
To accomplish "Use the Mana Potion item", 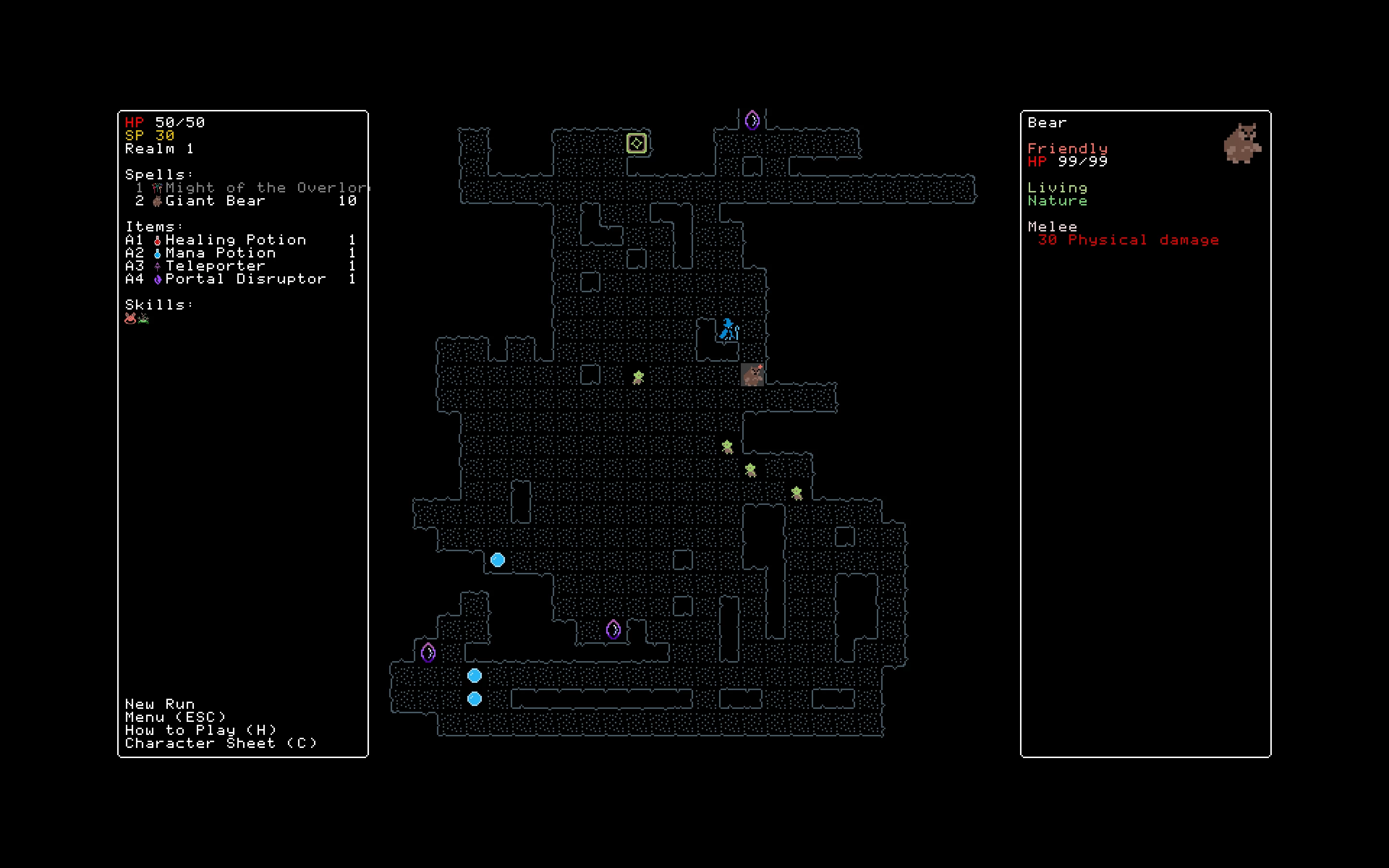I will coord(220,253).
